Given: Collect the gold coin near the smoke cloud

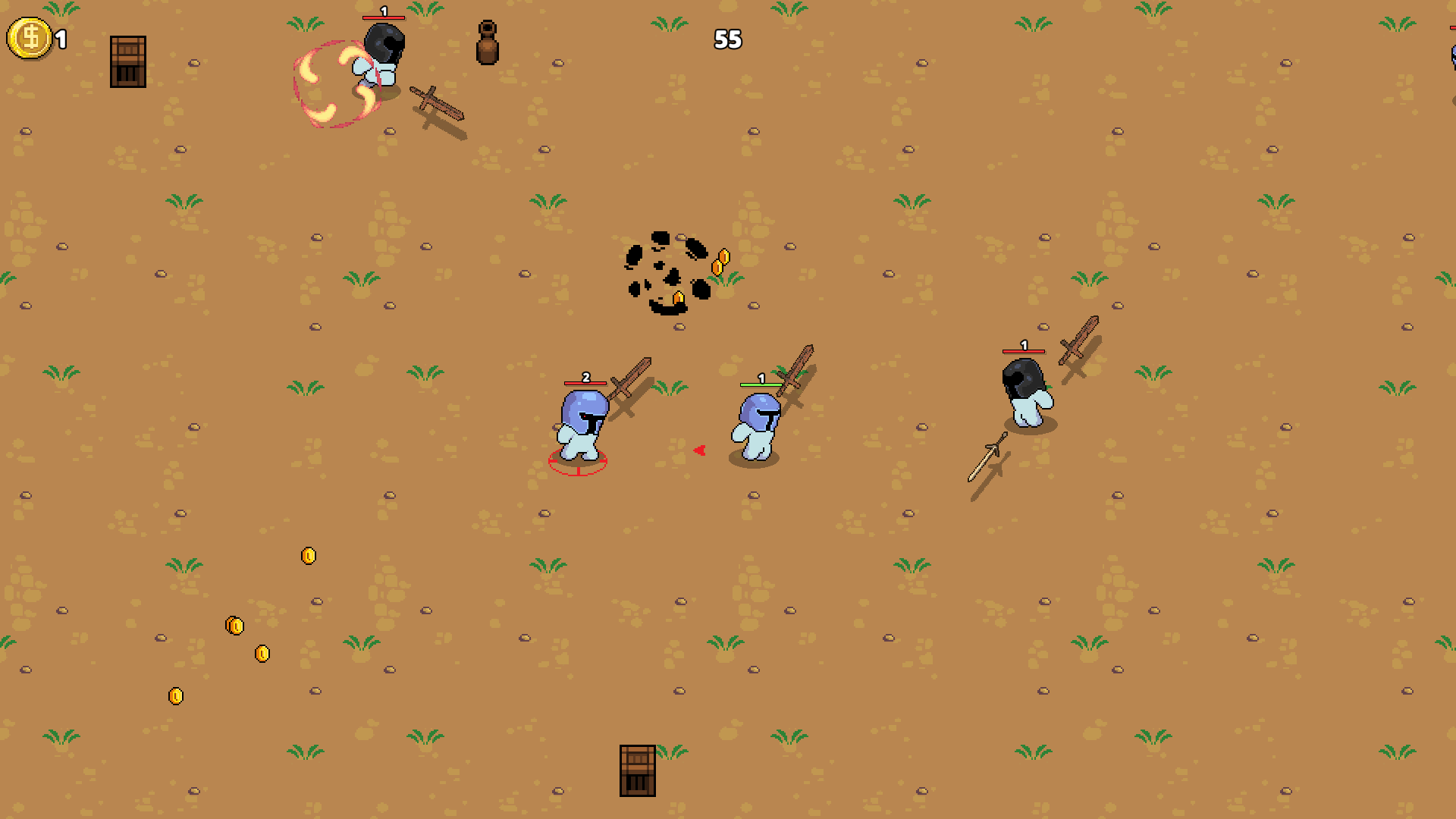Looking at the screenshot, I should [720, 262].
